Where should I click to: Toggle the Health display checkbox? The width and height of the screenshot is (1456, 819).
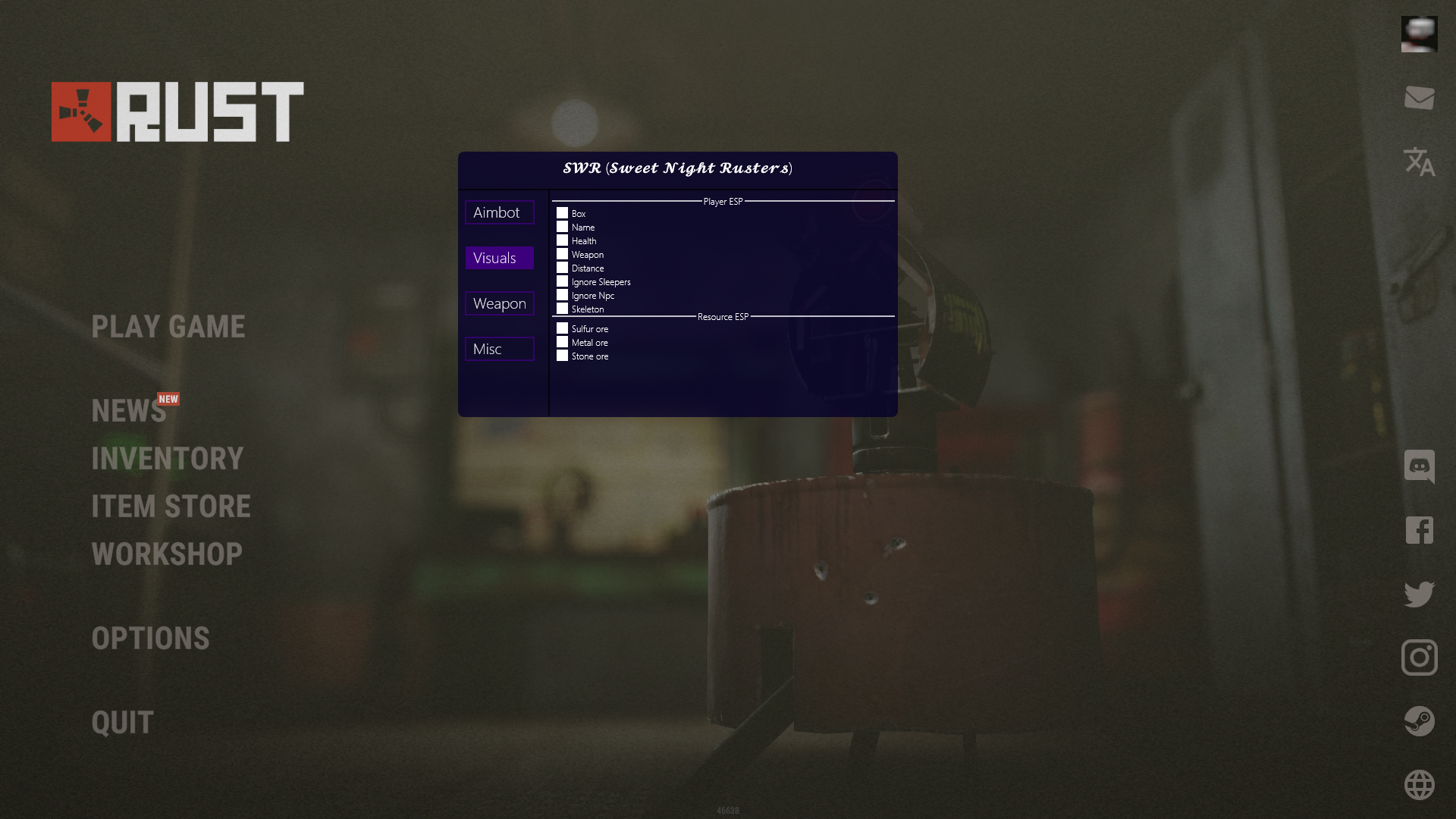click(562, 240)
